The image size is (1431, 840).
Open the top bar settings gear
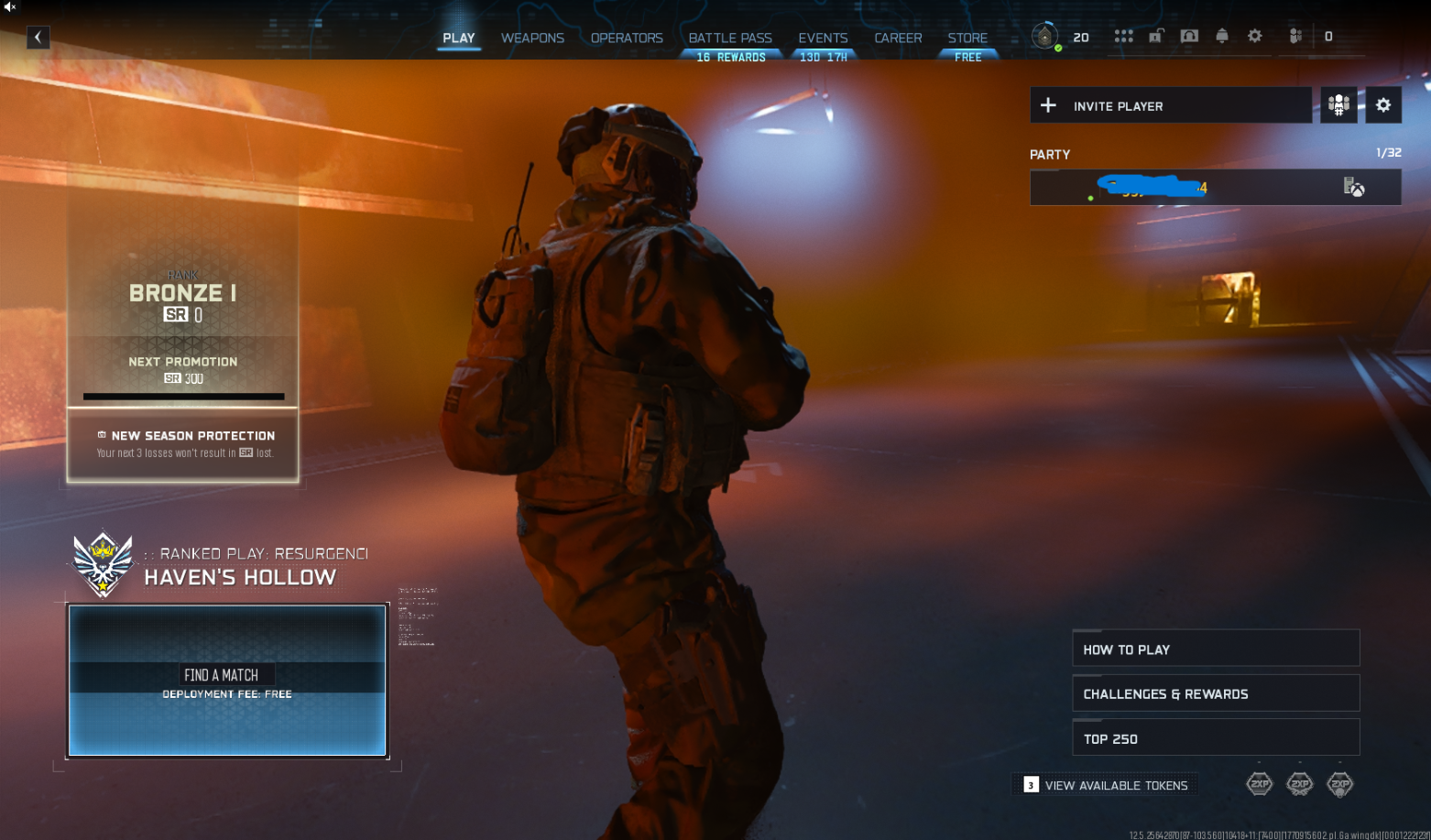(1255, 36)
